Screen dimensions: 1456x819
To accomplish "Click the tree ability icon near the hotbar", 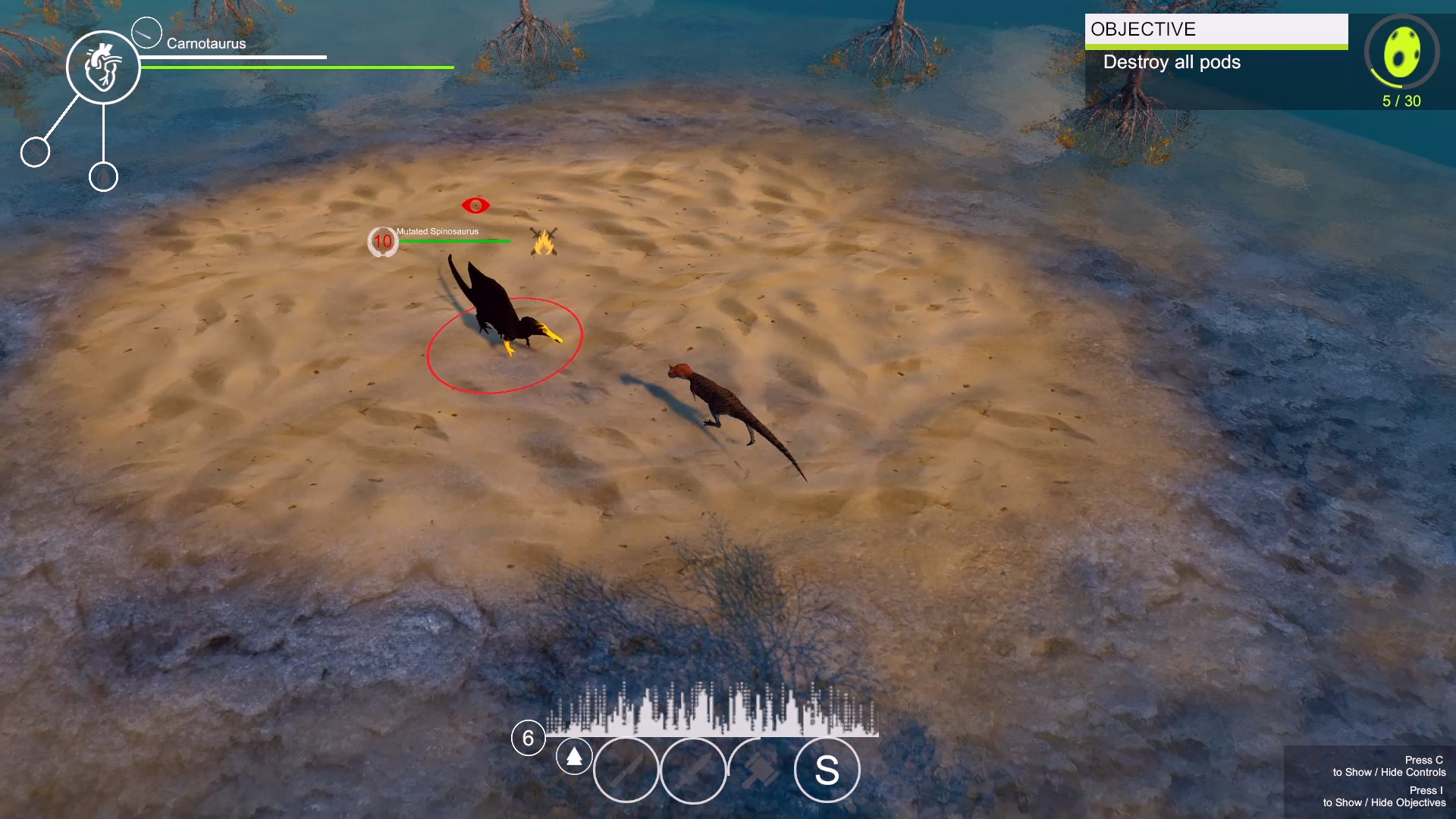I will [574, 756].
